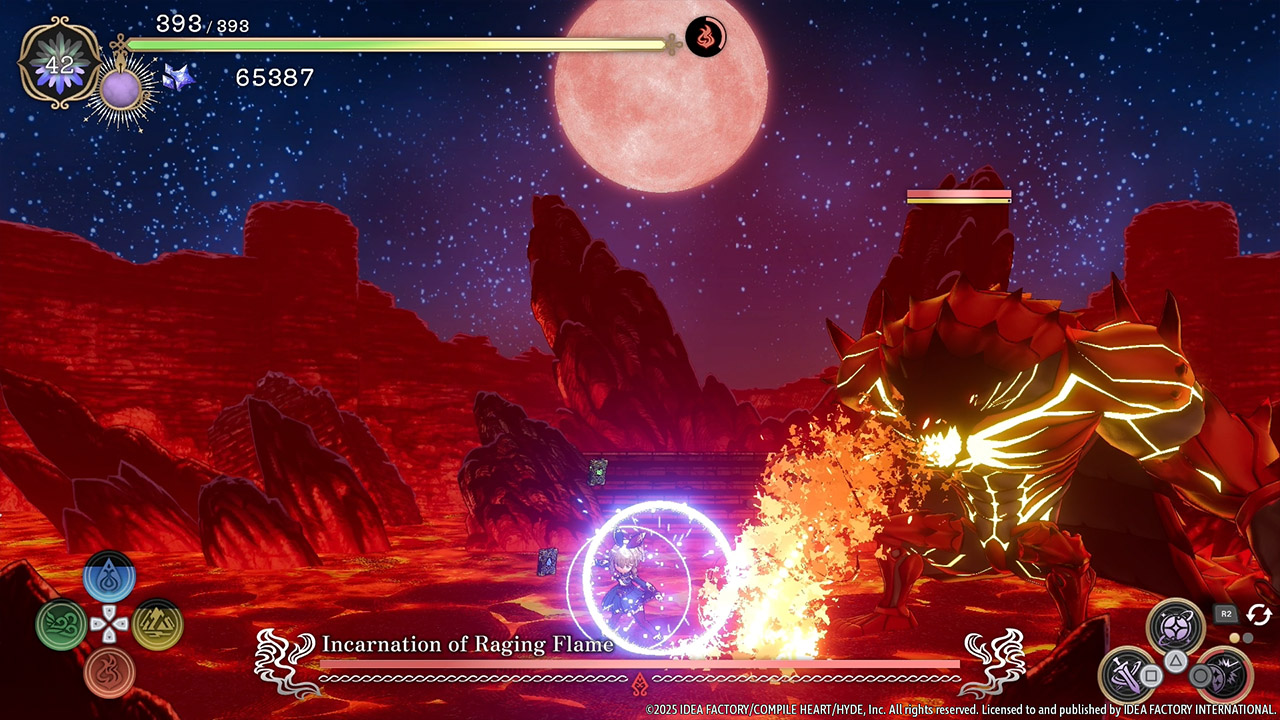This screenshot has height=720, width=1280.
Task: Select the purple orb gauge icon
Action: coord(122,92)
